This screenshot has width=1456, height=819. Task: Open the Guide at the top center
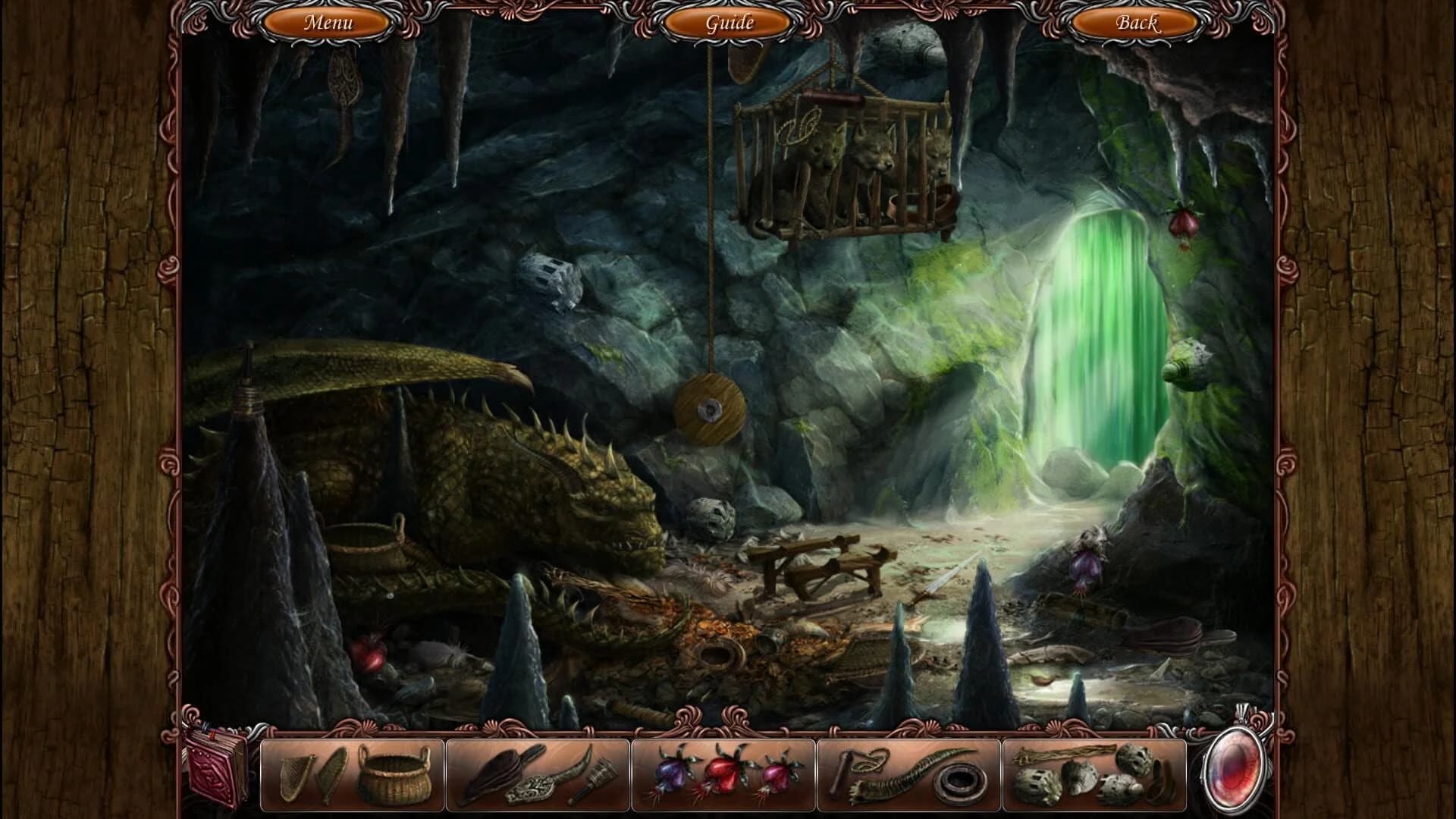click(727, 22)
